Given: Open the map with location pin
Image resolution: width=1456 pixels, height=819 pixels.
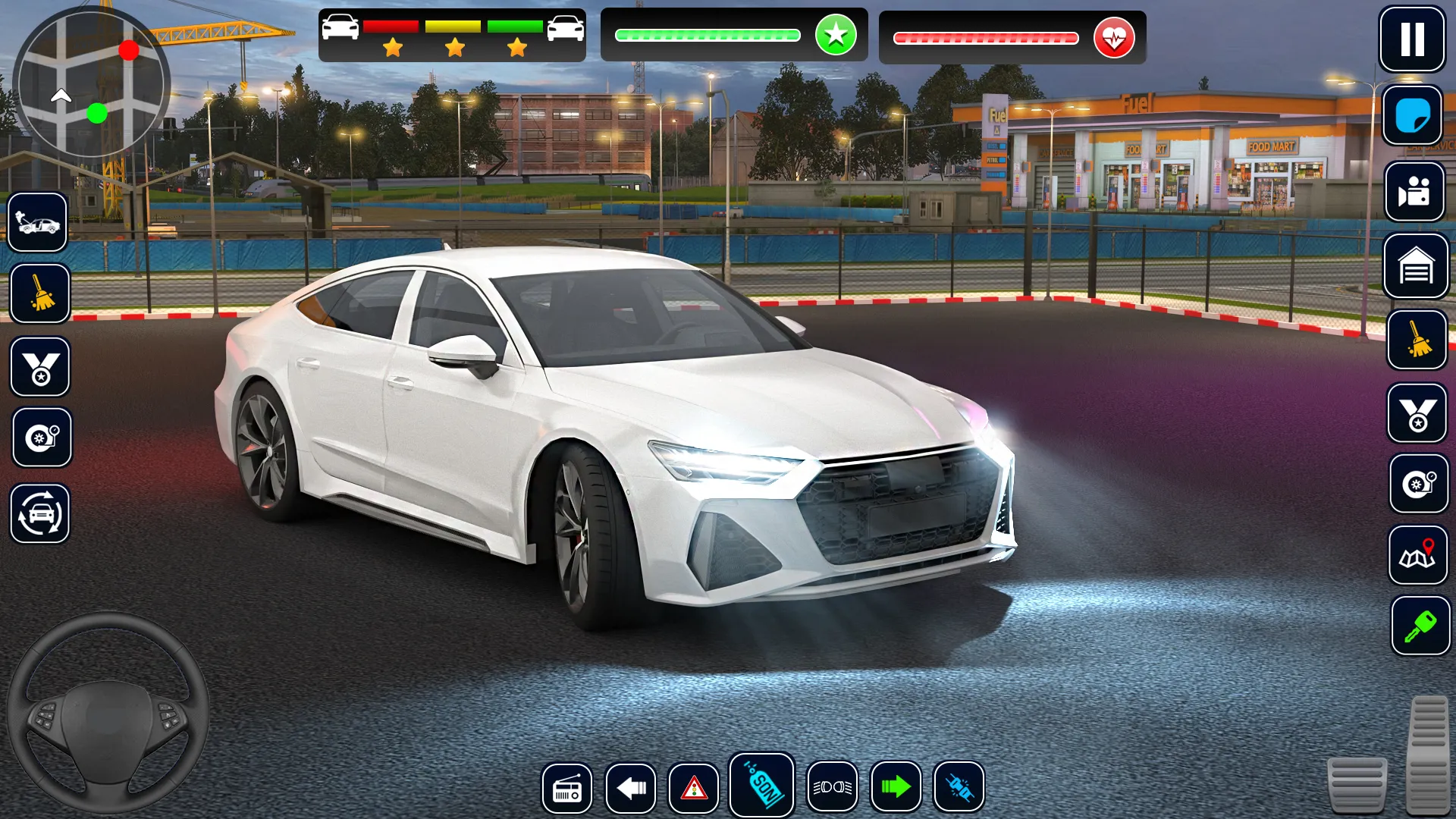Looking at the screenshot, I should point(1417,556).
